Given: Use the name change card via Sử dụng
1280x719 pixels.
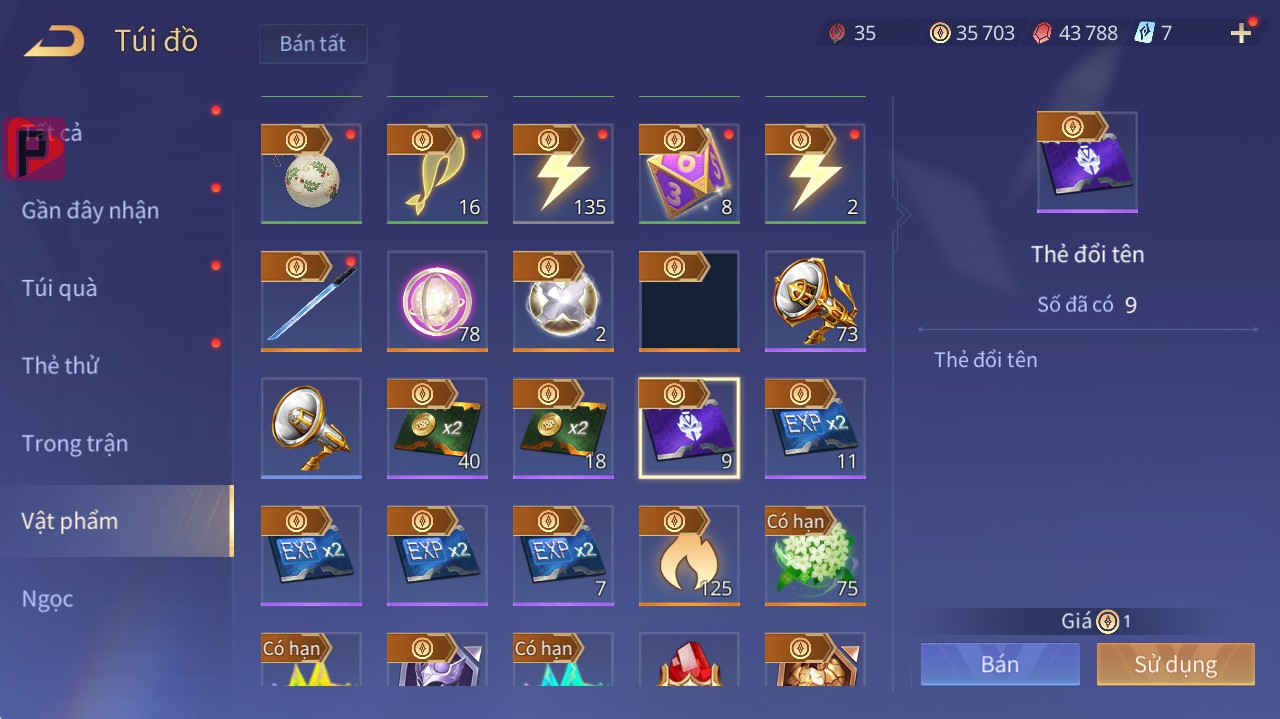Looking at the screenshot, I should point(1175,664).
